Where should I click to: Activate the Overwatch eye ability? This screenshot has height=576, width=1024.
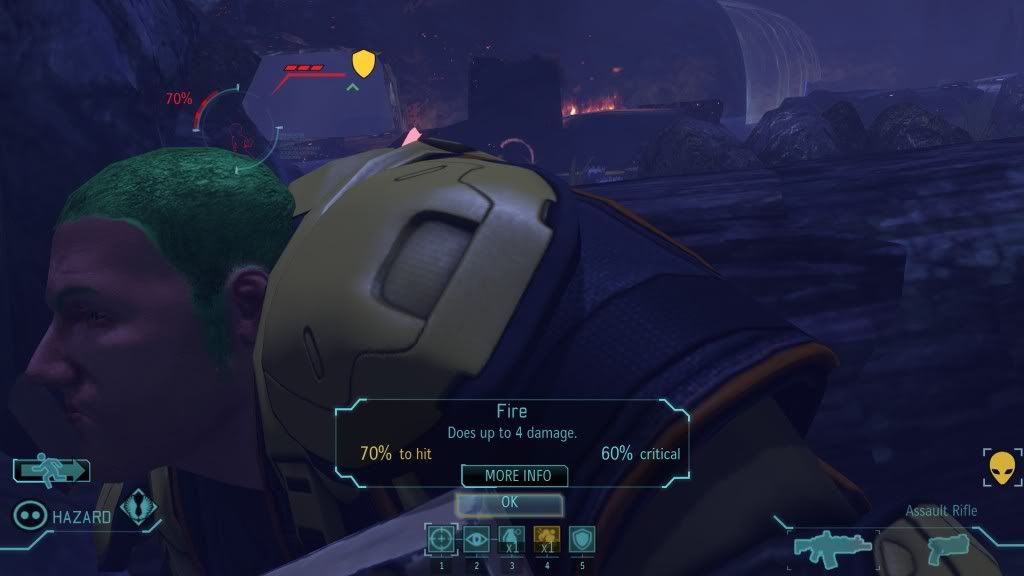[477, 540]
